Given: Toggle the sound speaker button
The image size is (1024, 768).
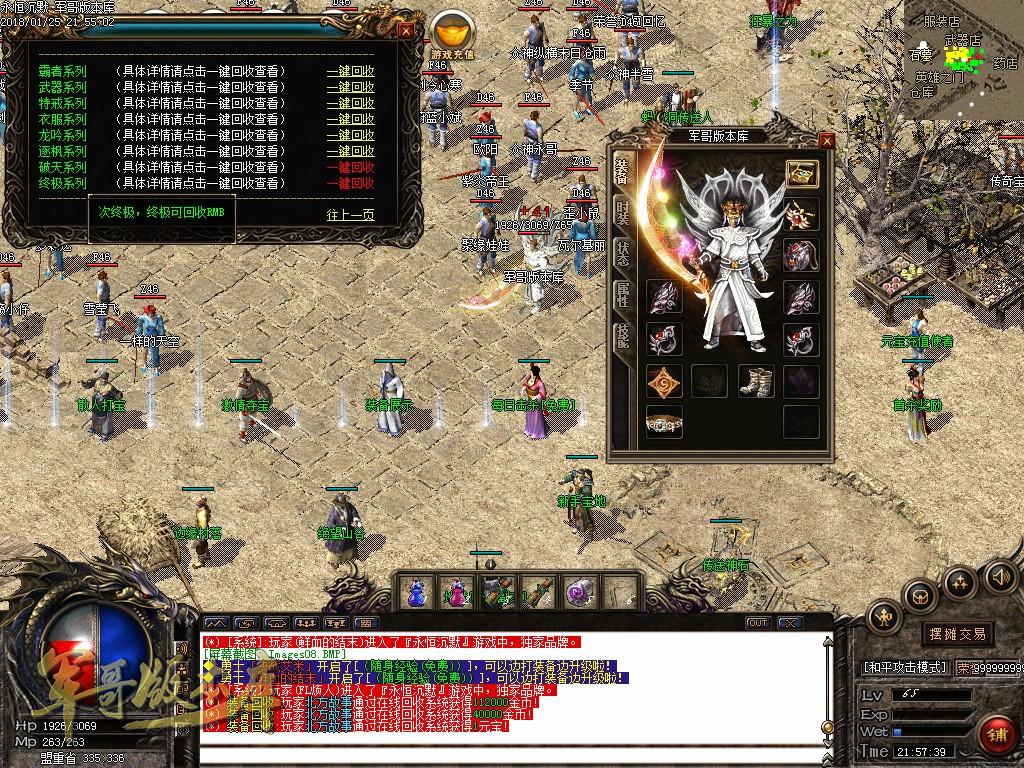Looking at the screenshot, I should click(1000, 576).
